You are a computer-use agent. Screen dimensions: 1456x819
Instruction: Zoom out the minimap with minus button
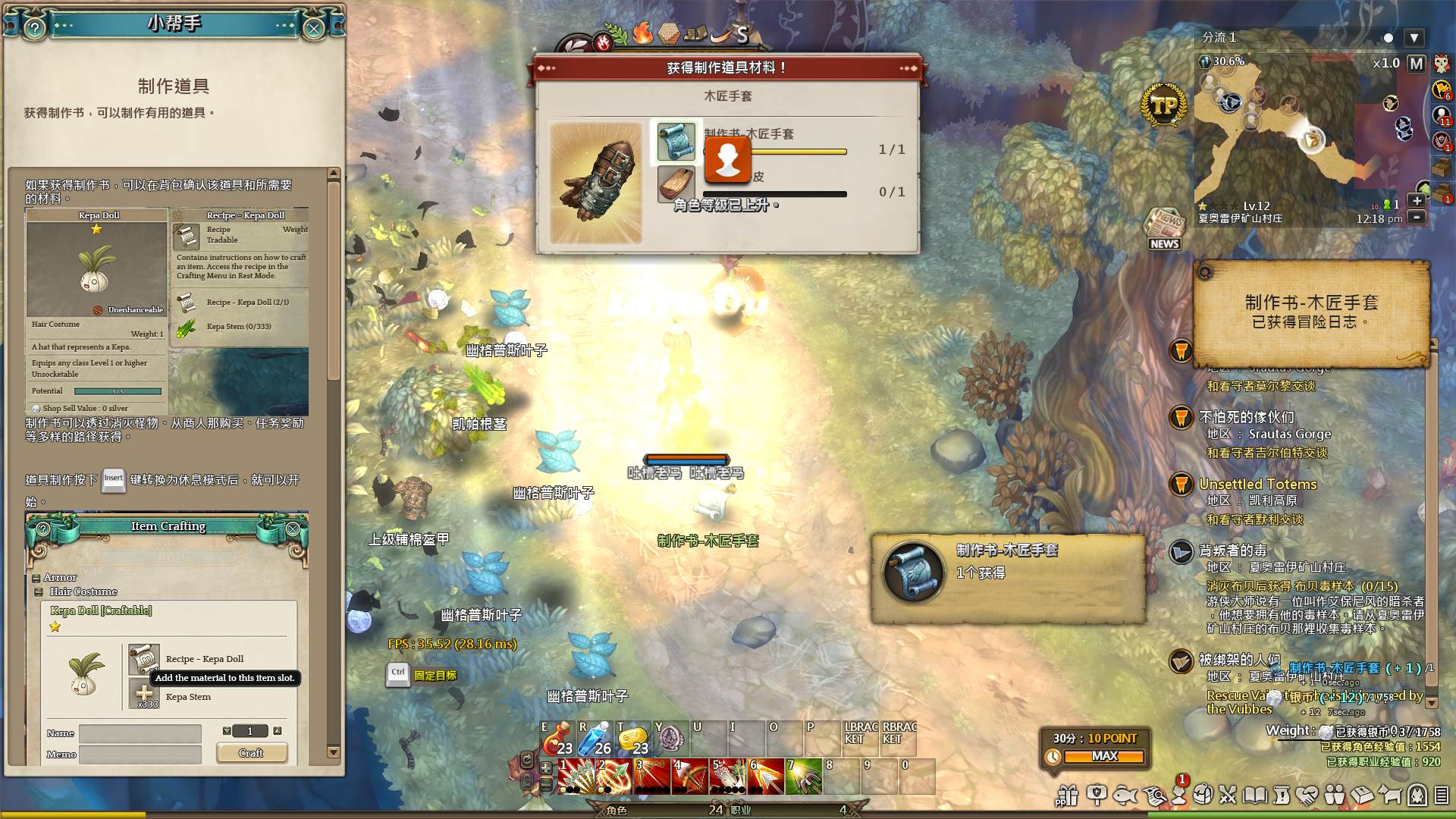point(1416,217)
